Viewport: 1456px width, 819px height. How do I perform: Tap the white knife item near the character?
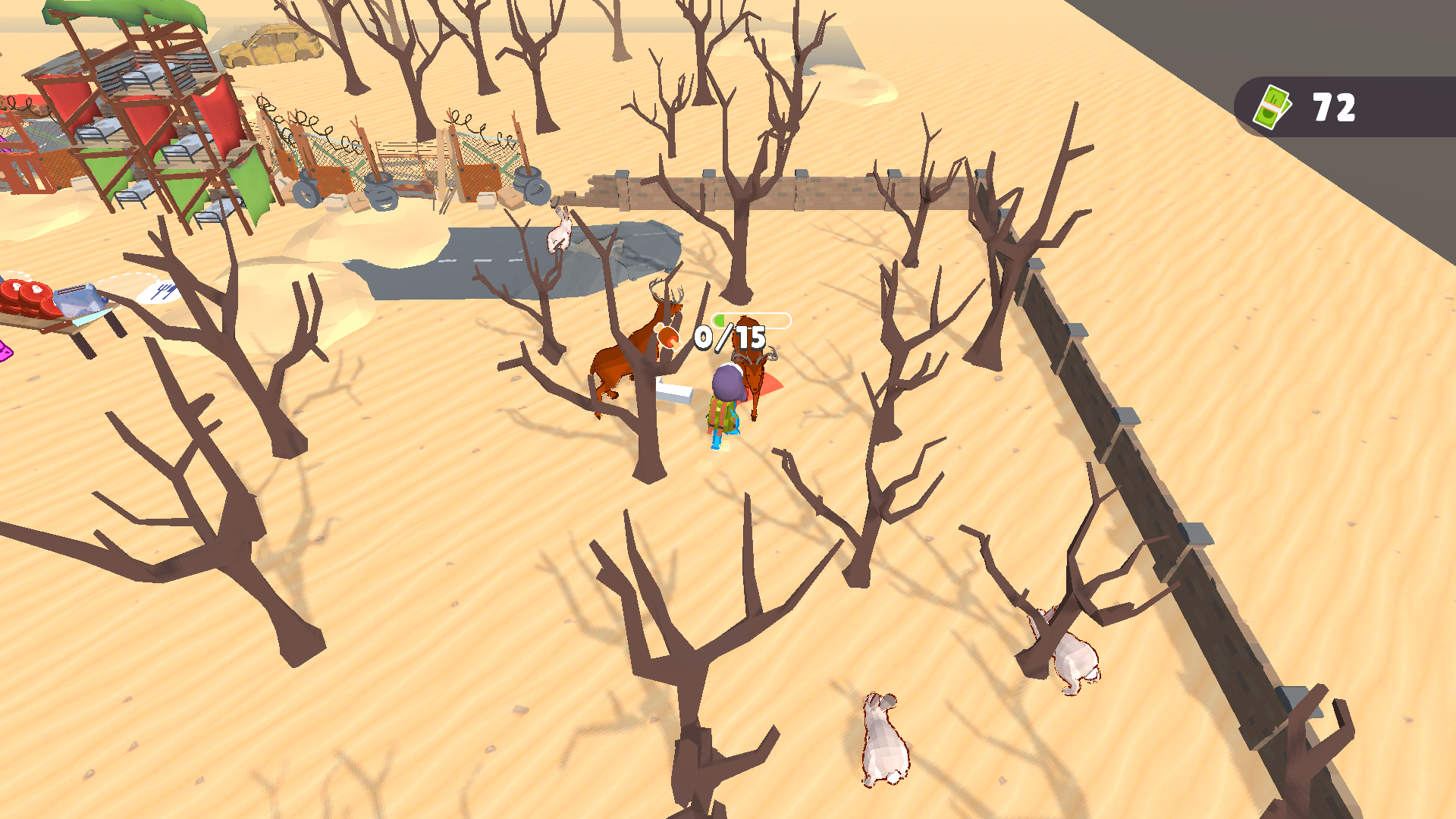[676, 391]
